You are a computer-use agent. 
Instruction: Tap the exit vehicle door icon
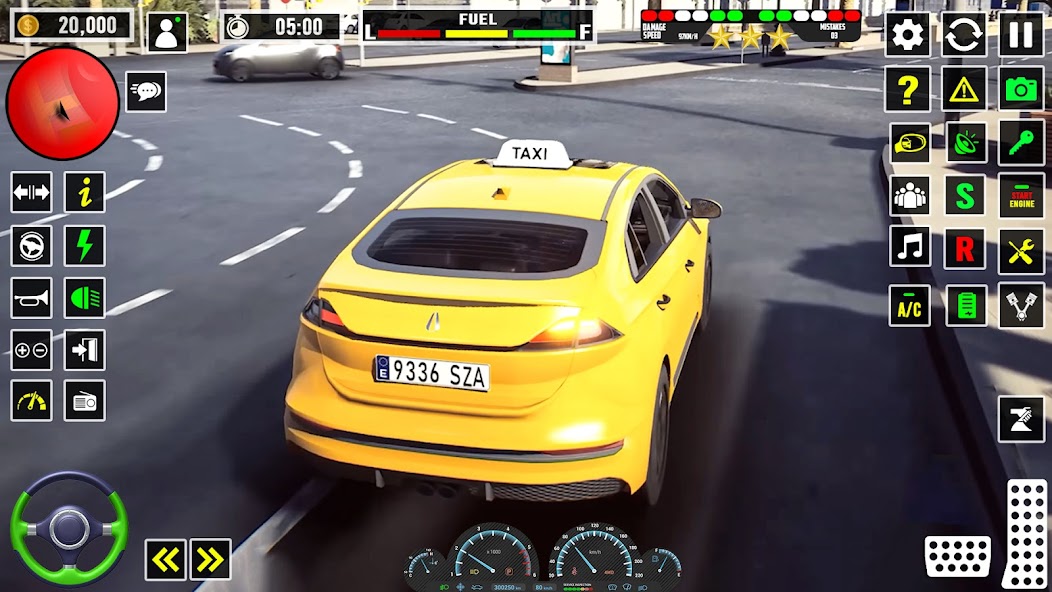pos(85,350)
